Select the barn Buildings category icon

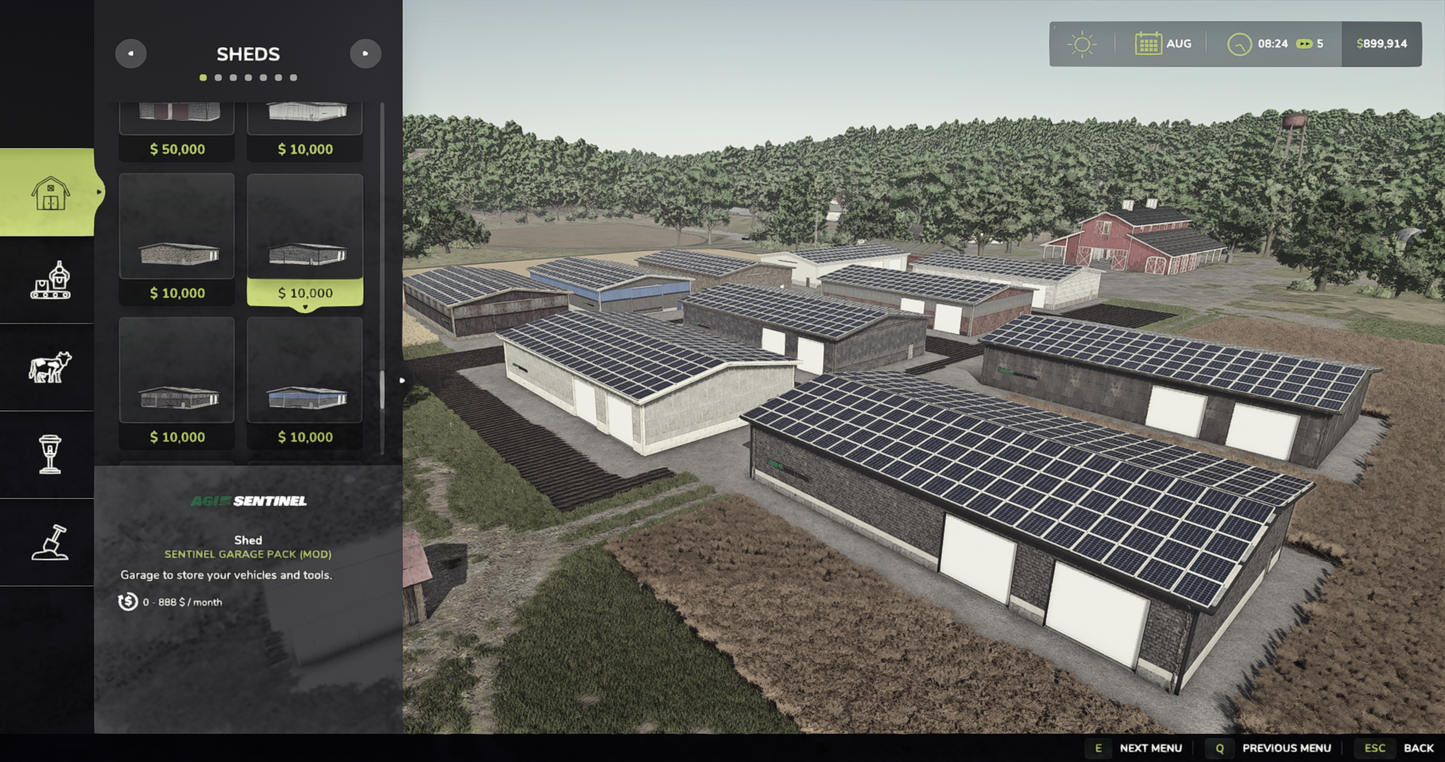point(47,192)
